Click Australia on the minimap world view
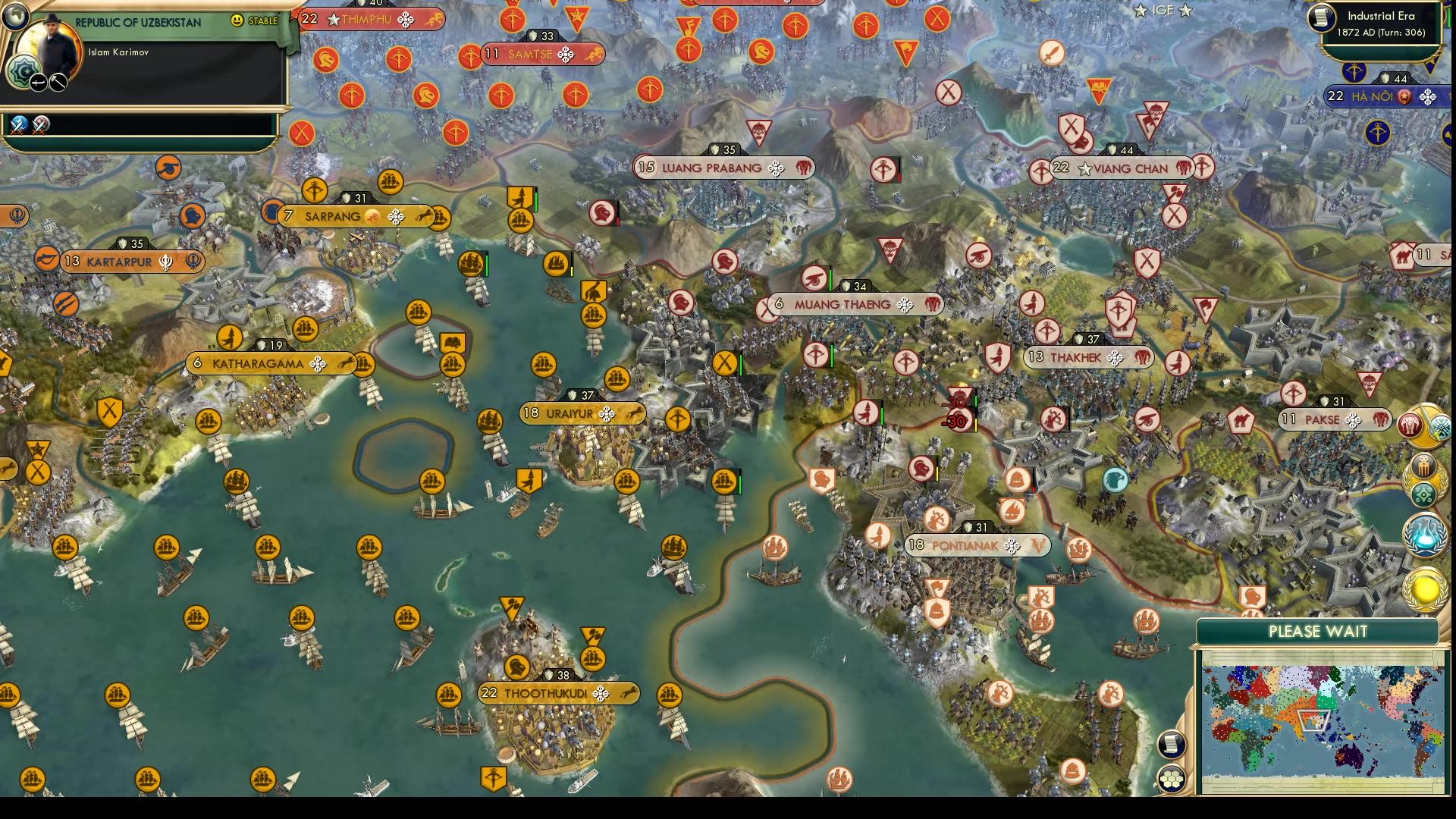The width and height of the screenshot is (1456, 819). click(1350, 757)
